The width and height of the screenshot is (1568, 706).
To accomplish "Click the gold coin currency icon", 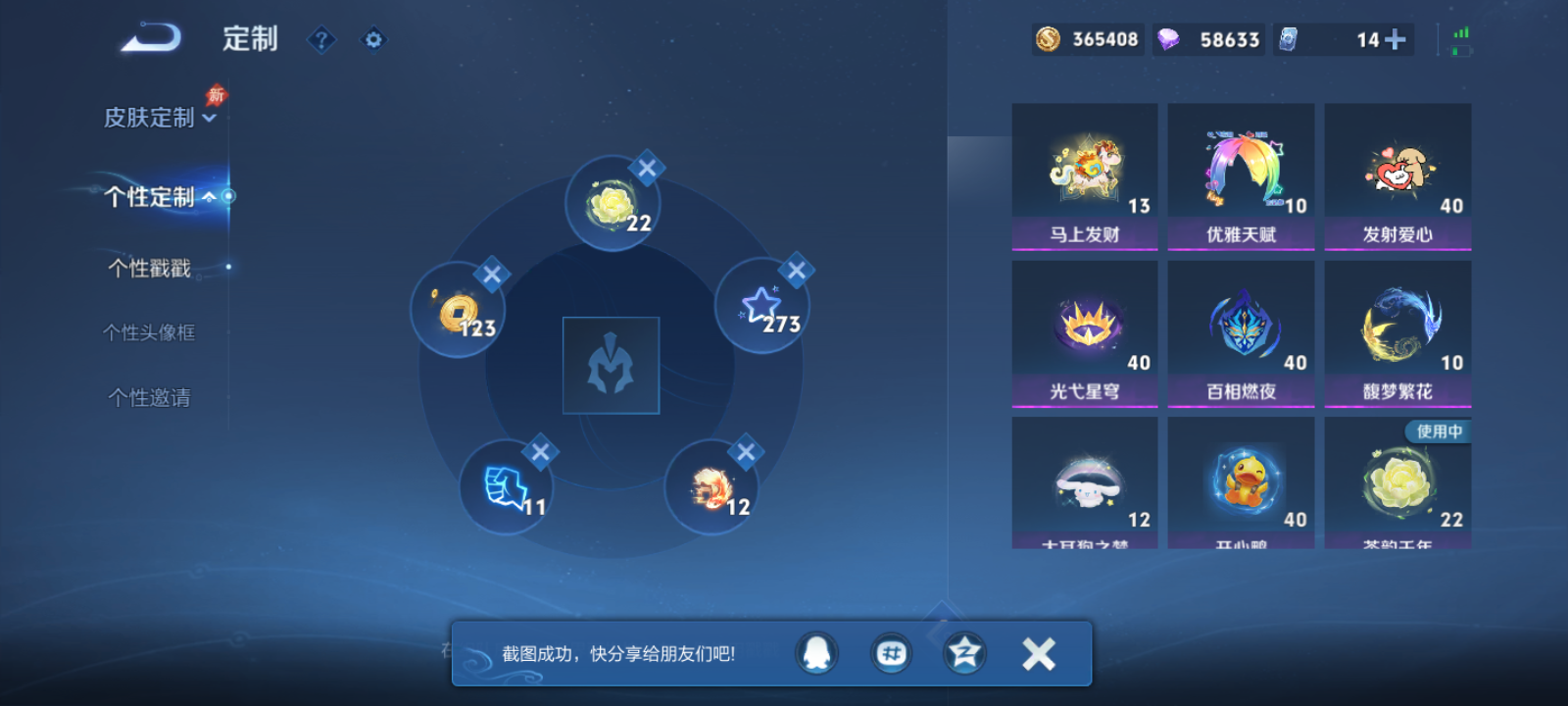I will [x=1045, y=39].
